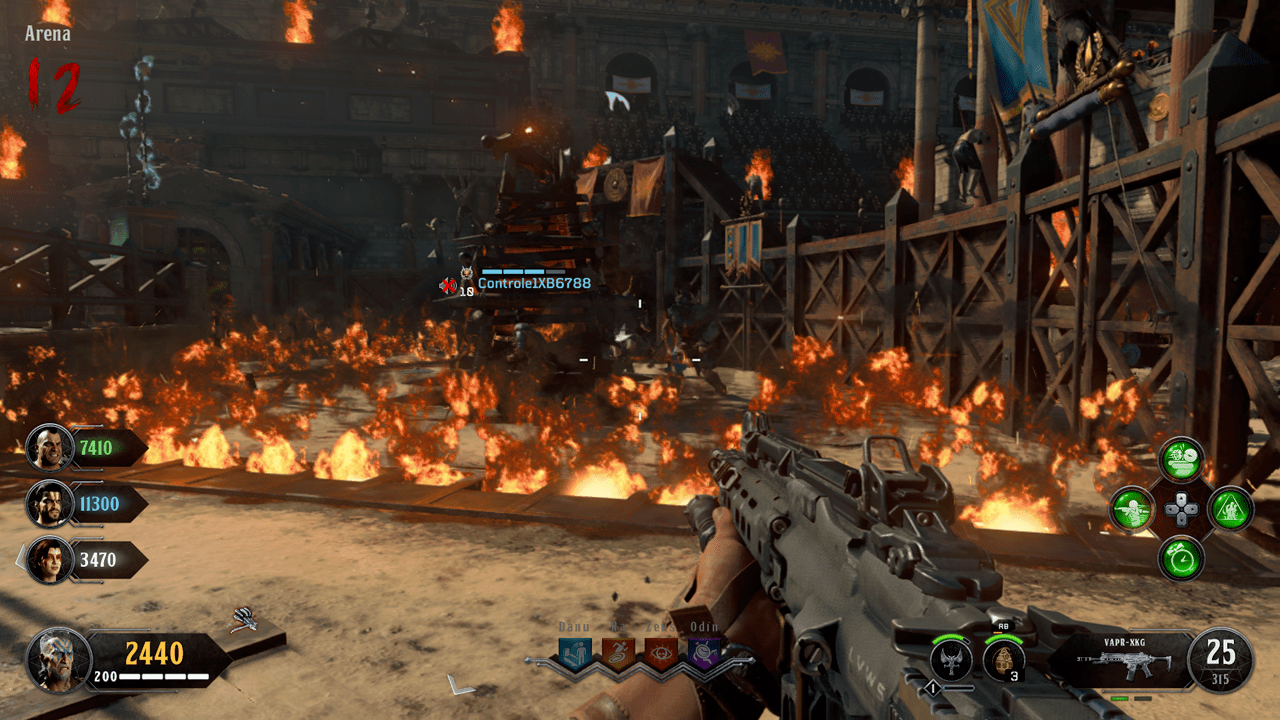Activate the bottom alarm-clock elixir icon

pos(1180,558)
